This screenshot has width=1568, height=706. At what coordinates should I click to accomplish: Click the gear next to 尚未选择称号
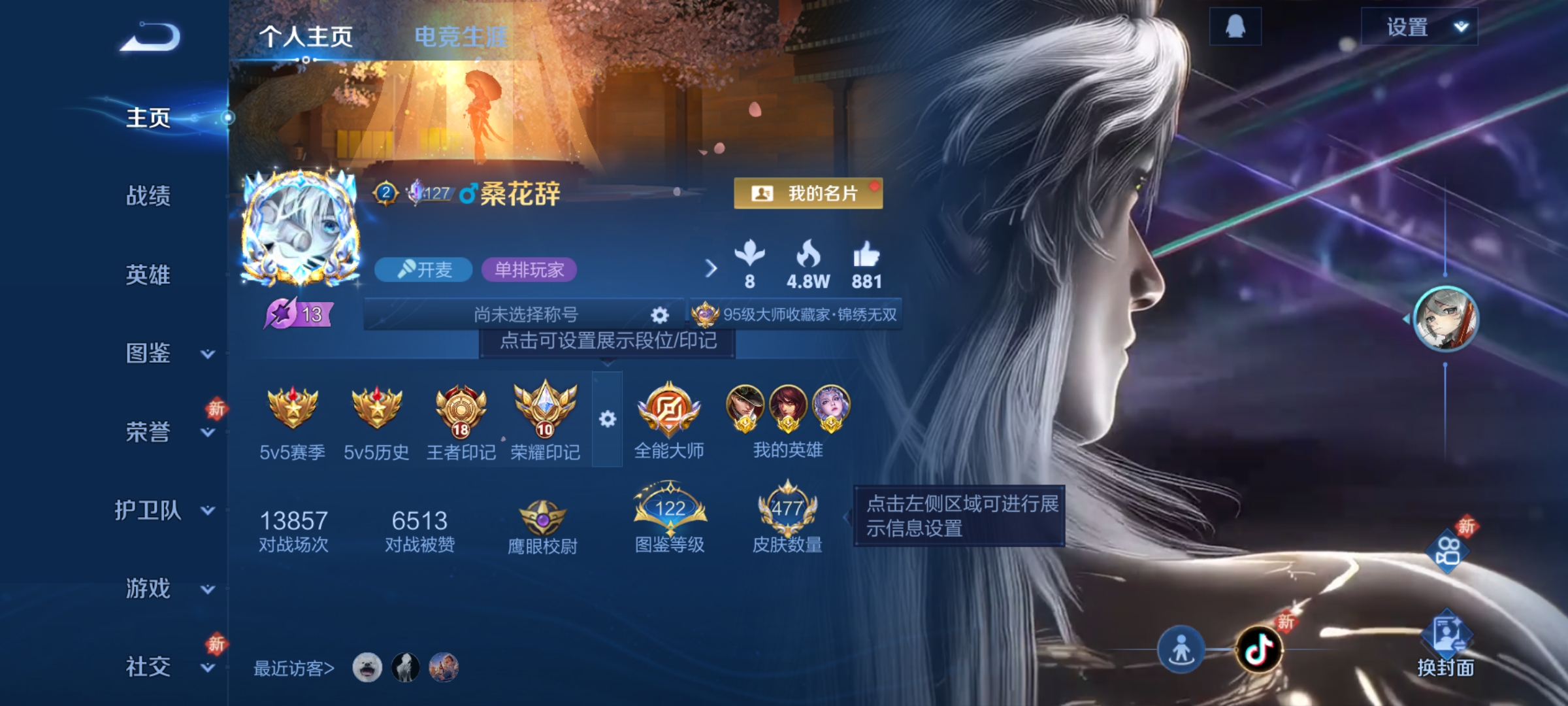point(659,316)
